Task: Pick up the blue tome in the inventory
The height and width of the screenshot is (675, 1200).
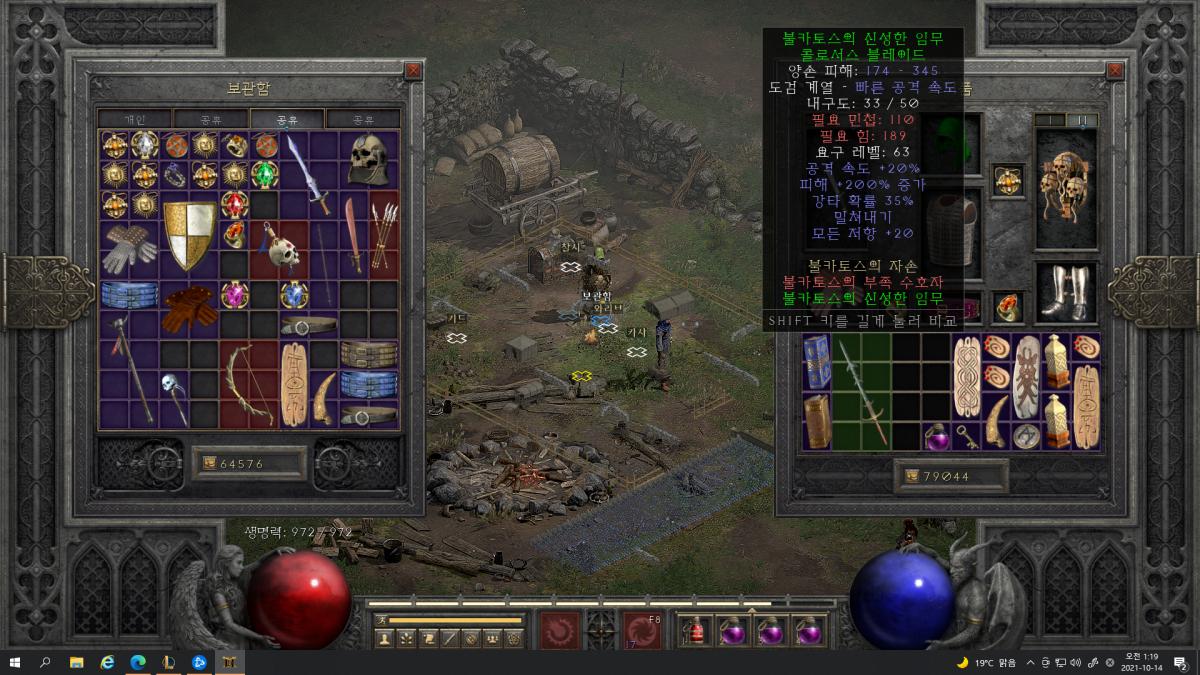Action: (x=816, y=362)
